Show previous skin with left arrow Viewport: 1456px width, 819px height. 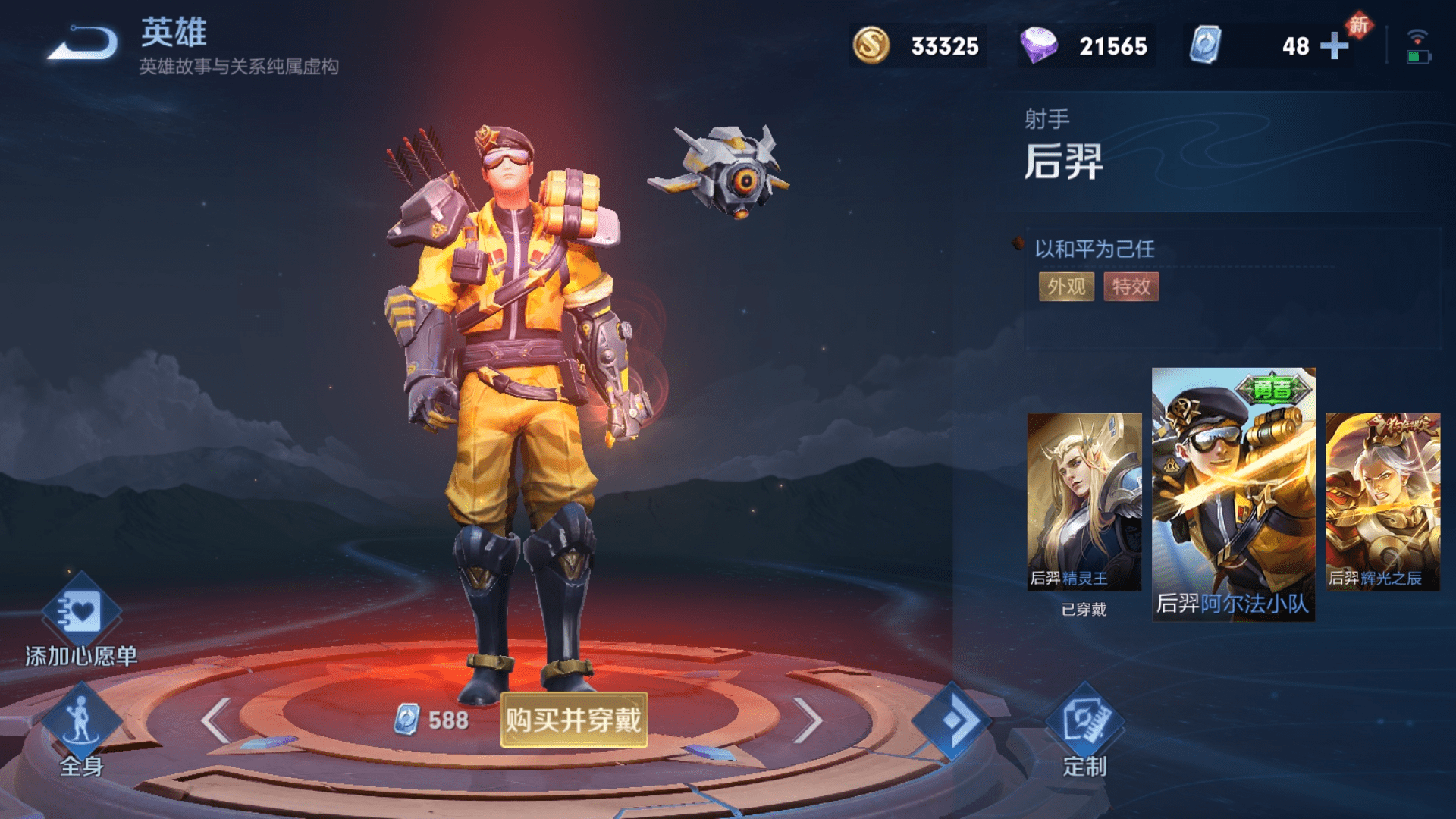[x=217, y=720]
